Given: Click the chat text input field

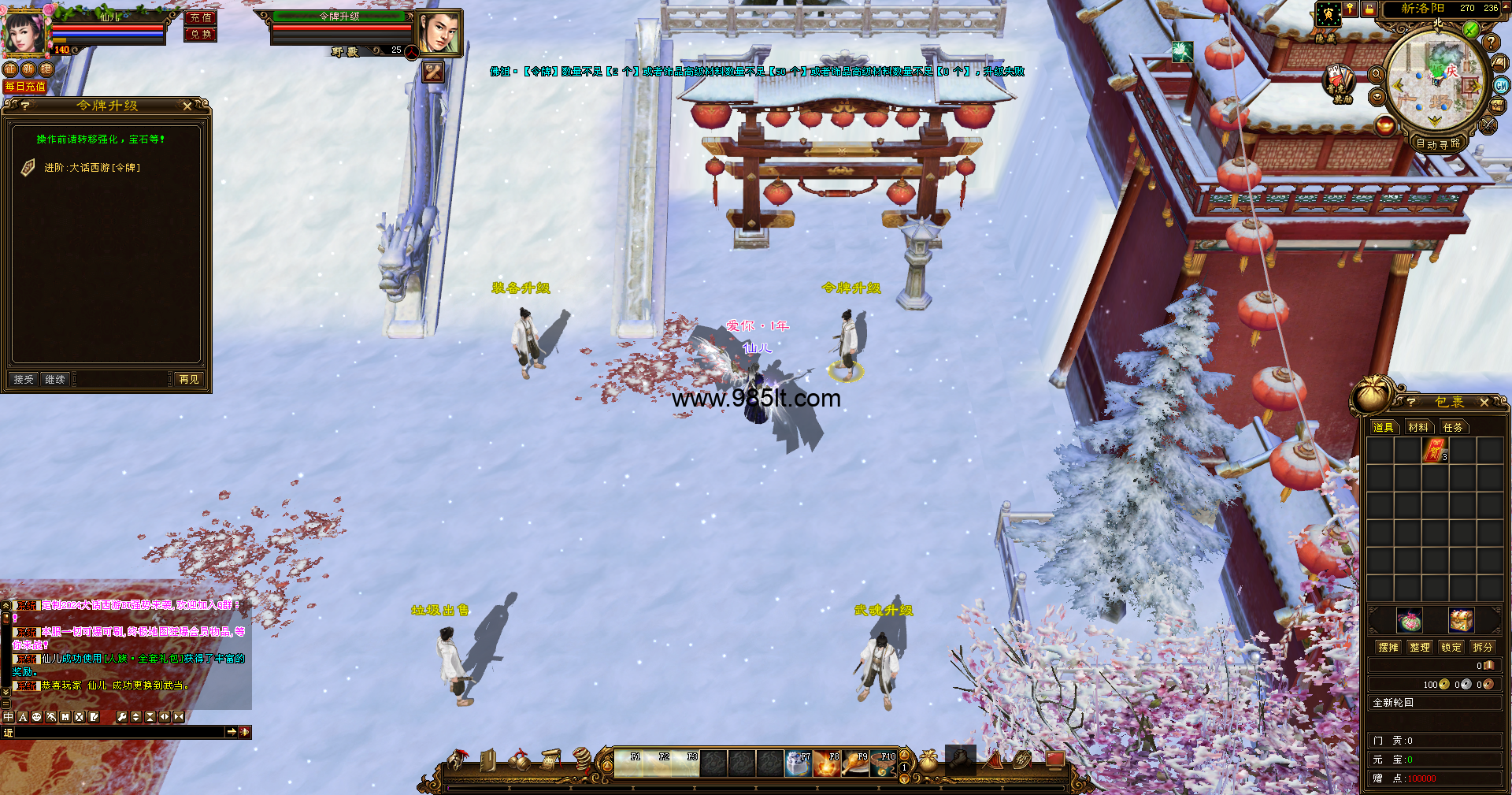Looking at the screenshot, I should (x=118, y=732).
